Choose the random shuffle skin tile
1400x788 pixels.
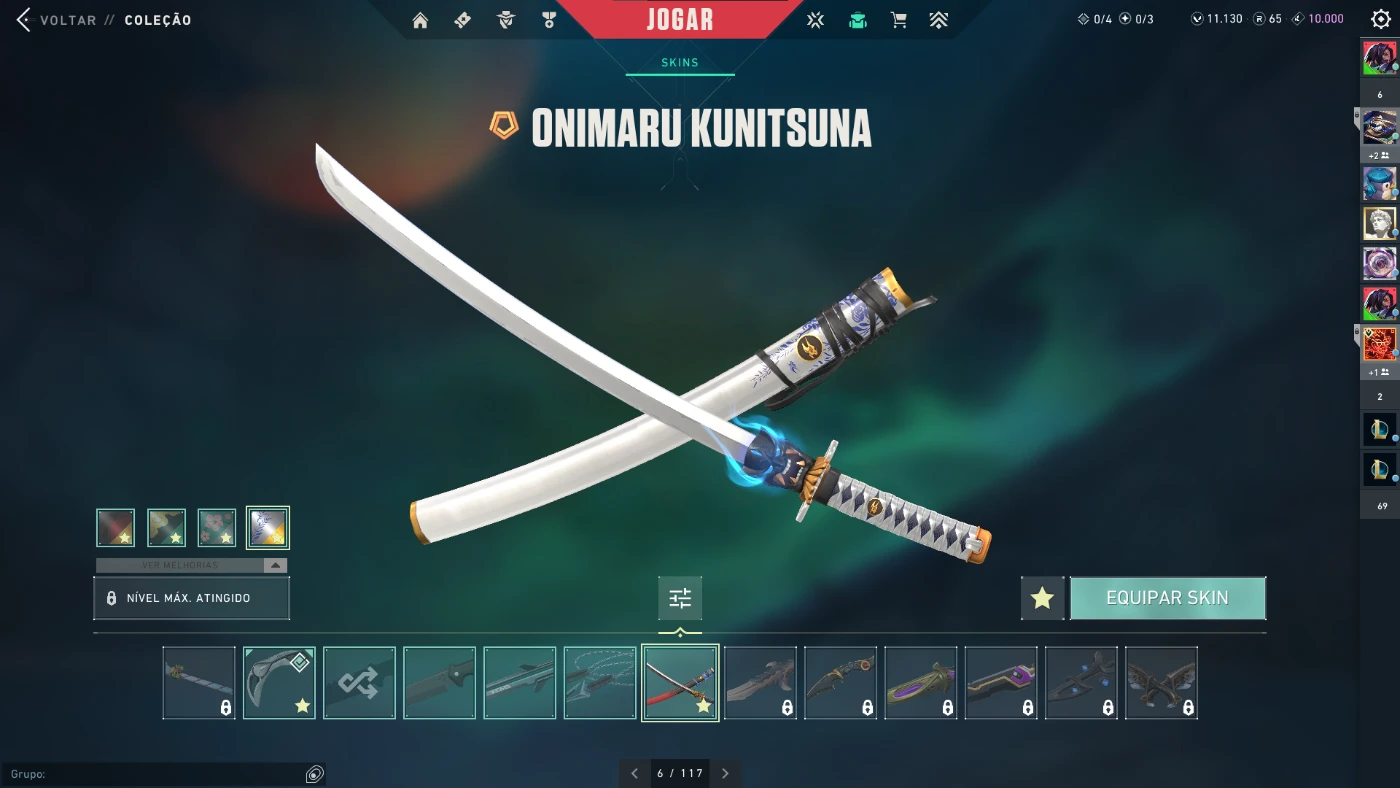[359, 683]
